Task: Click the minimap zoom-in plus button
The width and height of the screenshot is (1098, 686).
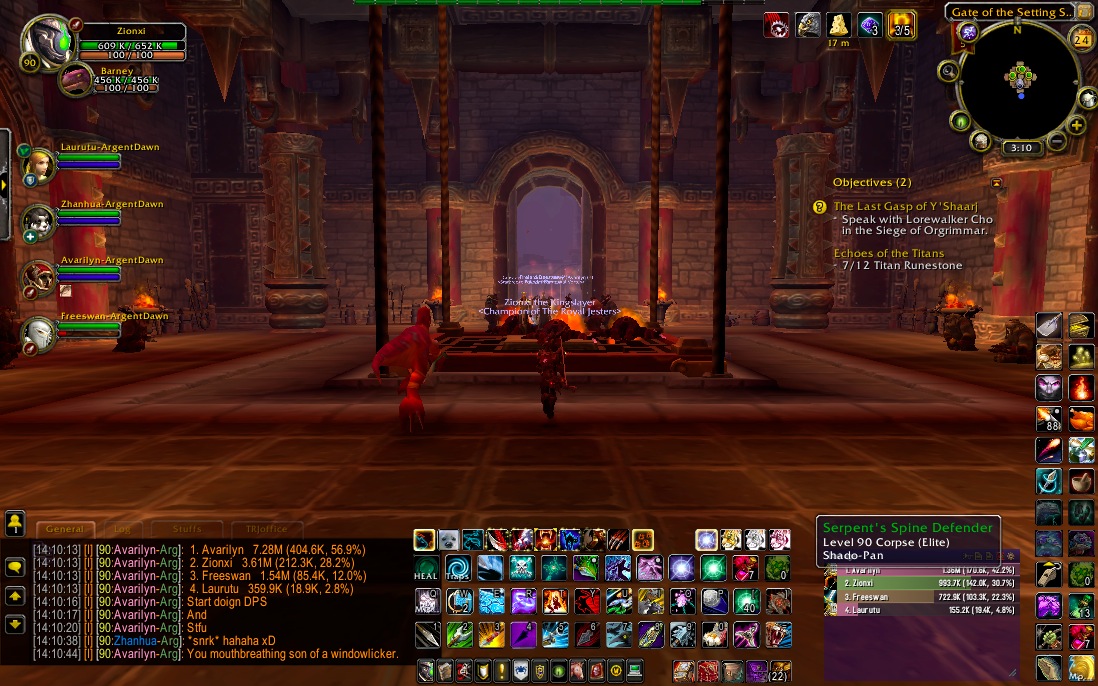Action: coord(1076,126)
